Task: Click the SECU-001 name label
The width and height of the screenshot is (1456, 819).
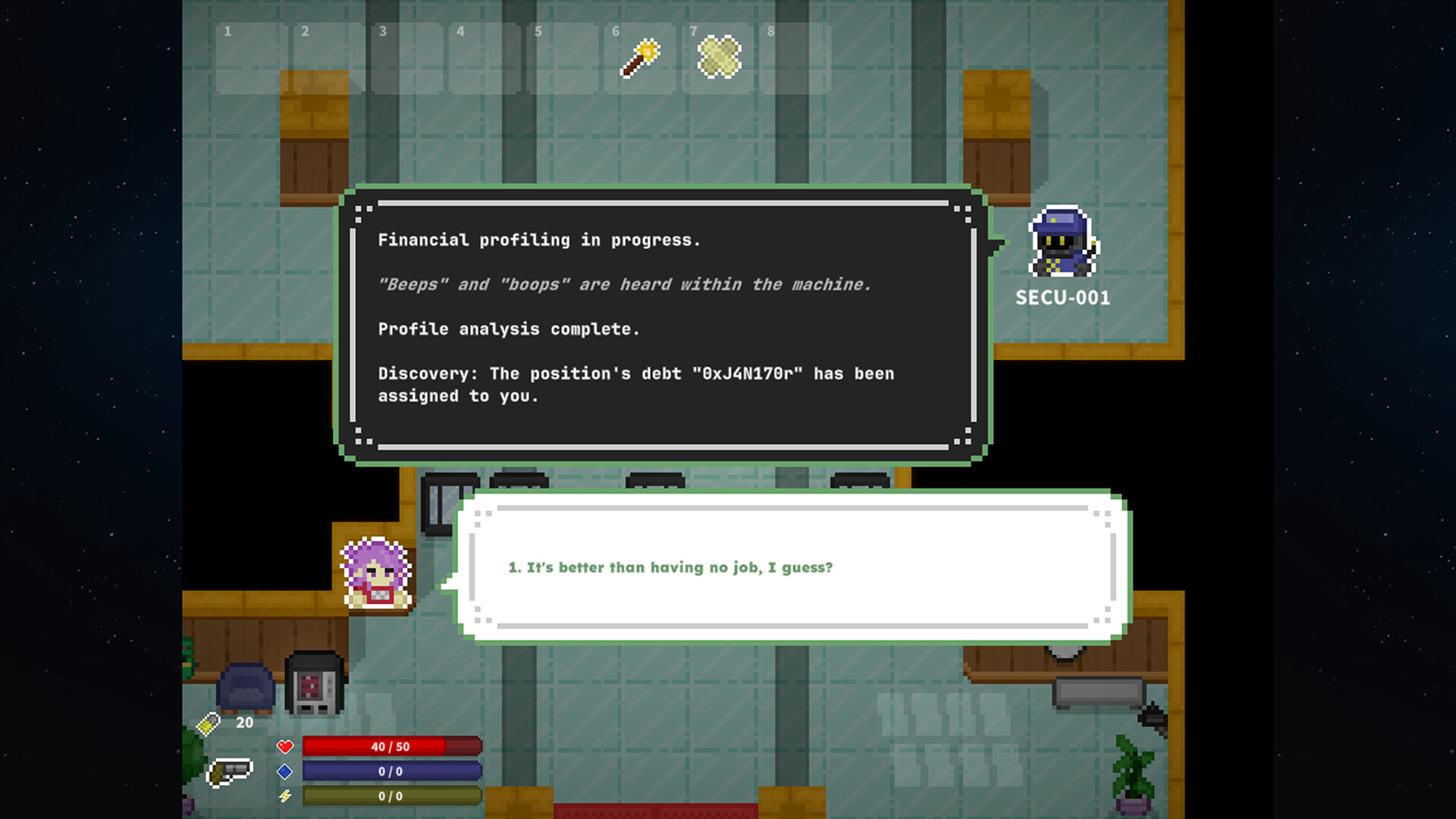Action: [1065, 297]
